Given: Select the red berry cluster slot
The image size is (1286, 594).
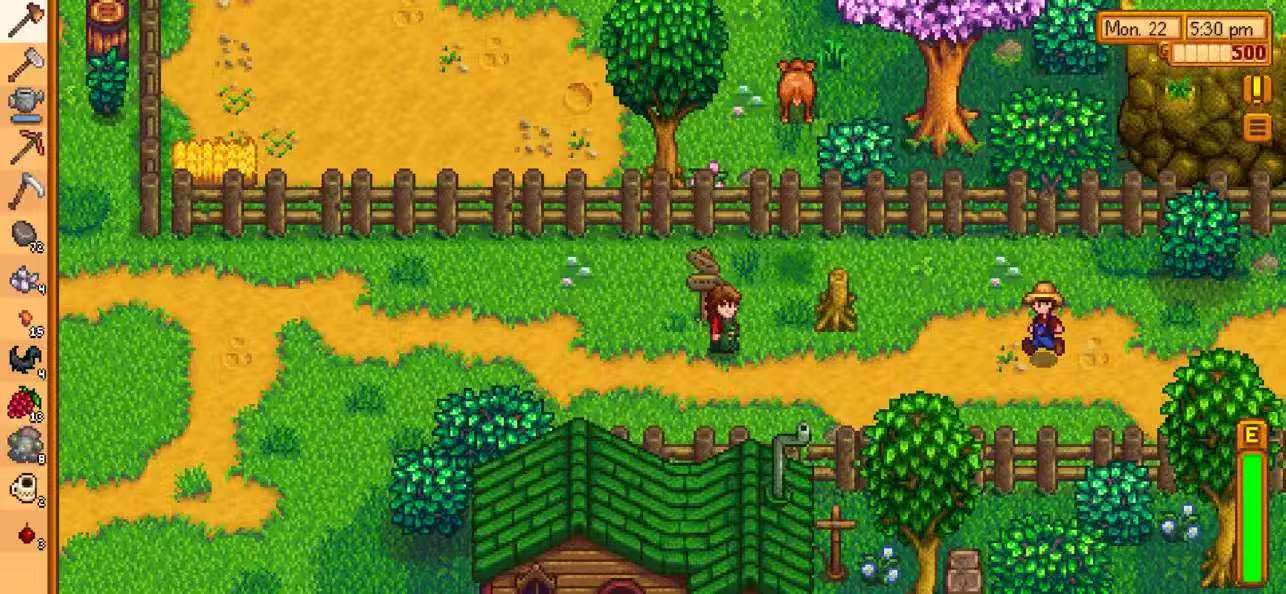Looking at the screenshot, I should [25, 403].
